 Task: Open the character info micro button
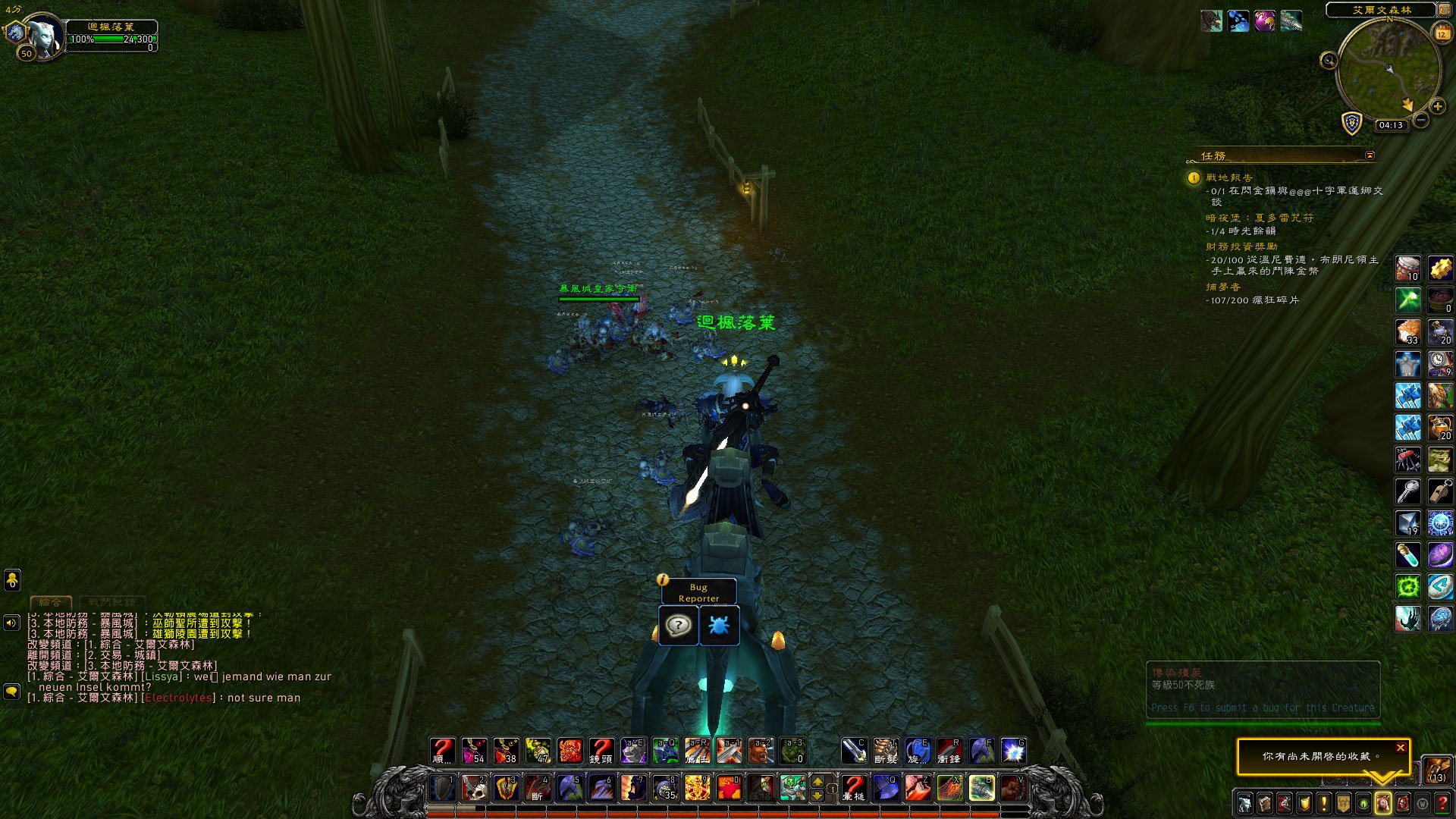(x=1244, y=803)
